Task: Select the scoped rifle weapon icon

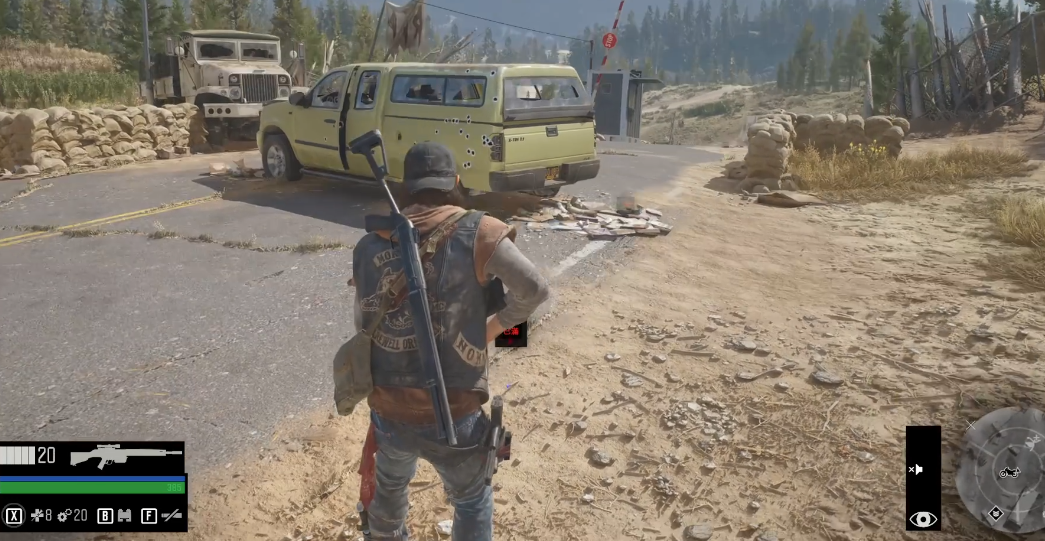Action: [125, 456]
